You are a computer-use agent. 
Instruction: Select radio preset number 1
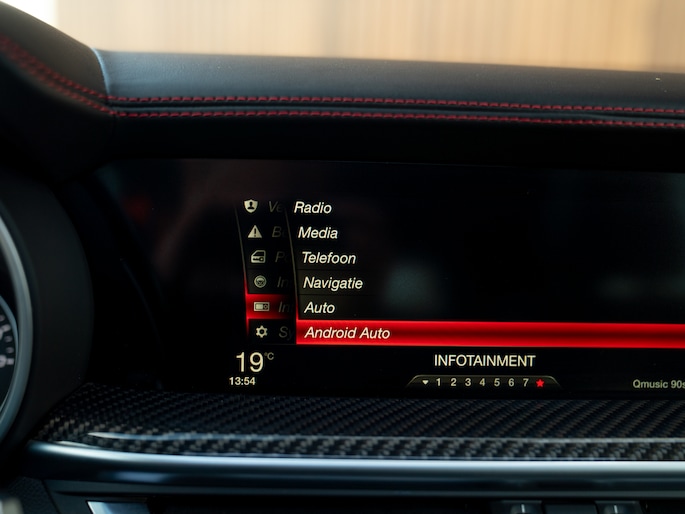click(439, 382)
